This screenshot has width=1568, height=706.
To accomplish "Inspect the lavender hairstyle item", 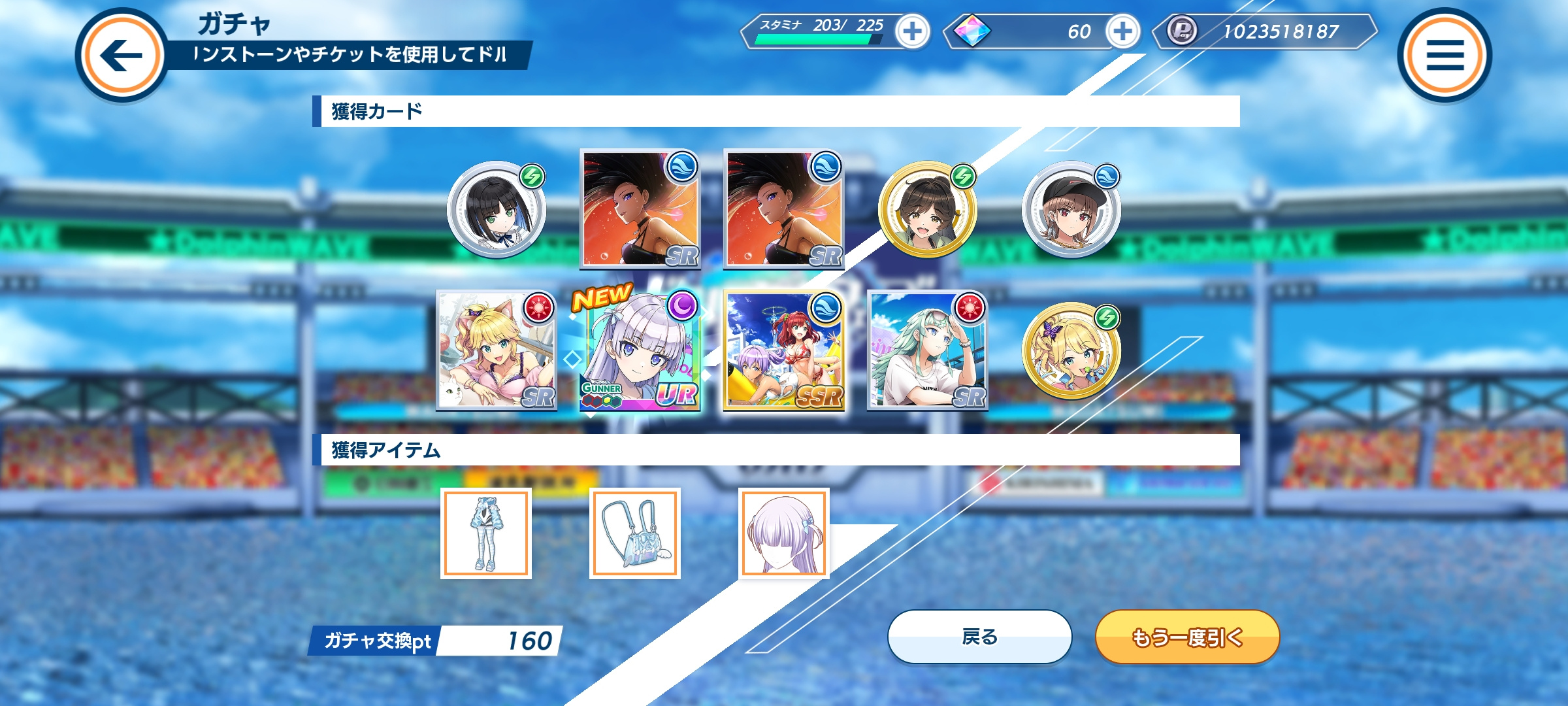I will point(784,533).
